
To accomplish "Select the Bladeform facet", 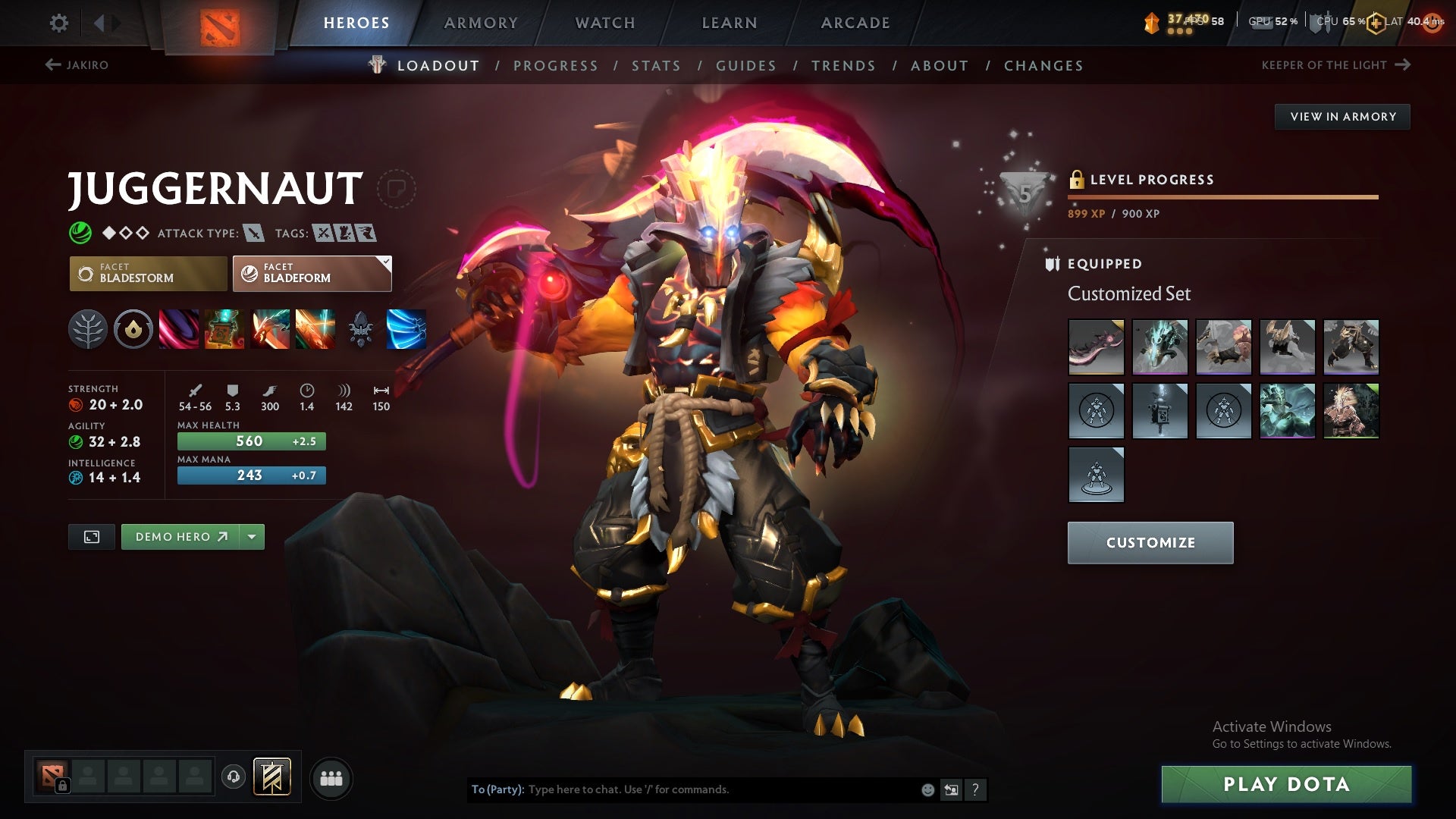I will [311, 273].
